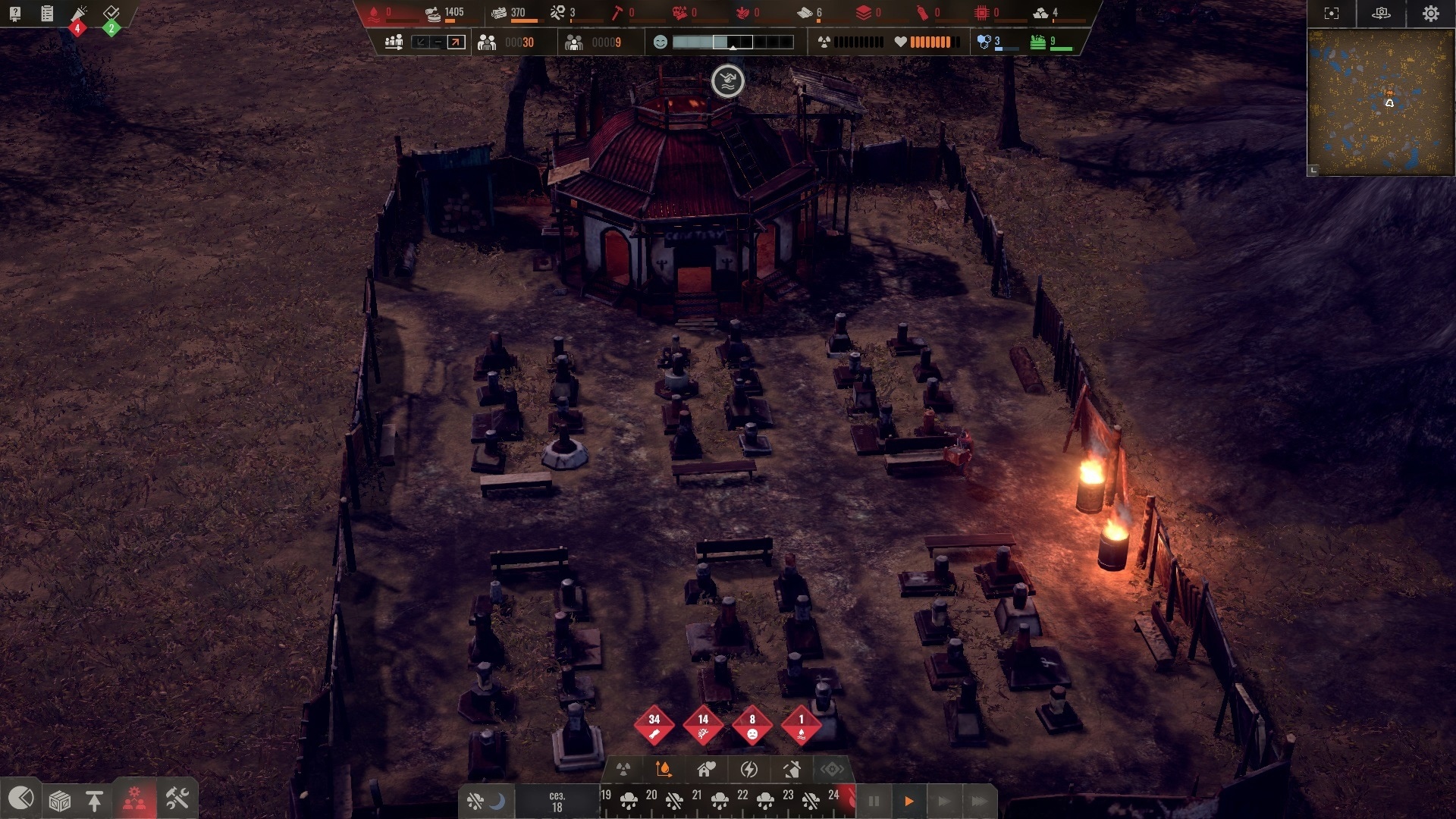Open the red alert showing 34
Viewport: 1456px width, 819px height.
pyautogui.click(x=654, y=725)
